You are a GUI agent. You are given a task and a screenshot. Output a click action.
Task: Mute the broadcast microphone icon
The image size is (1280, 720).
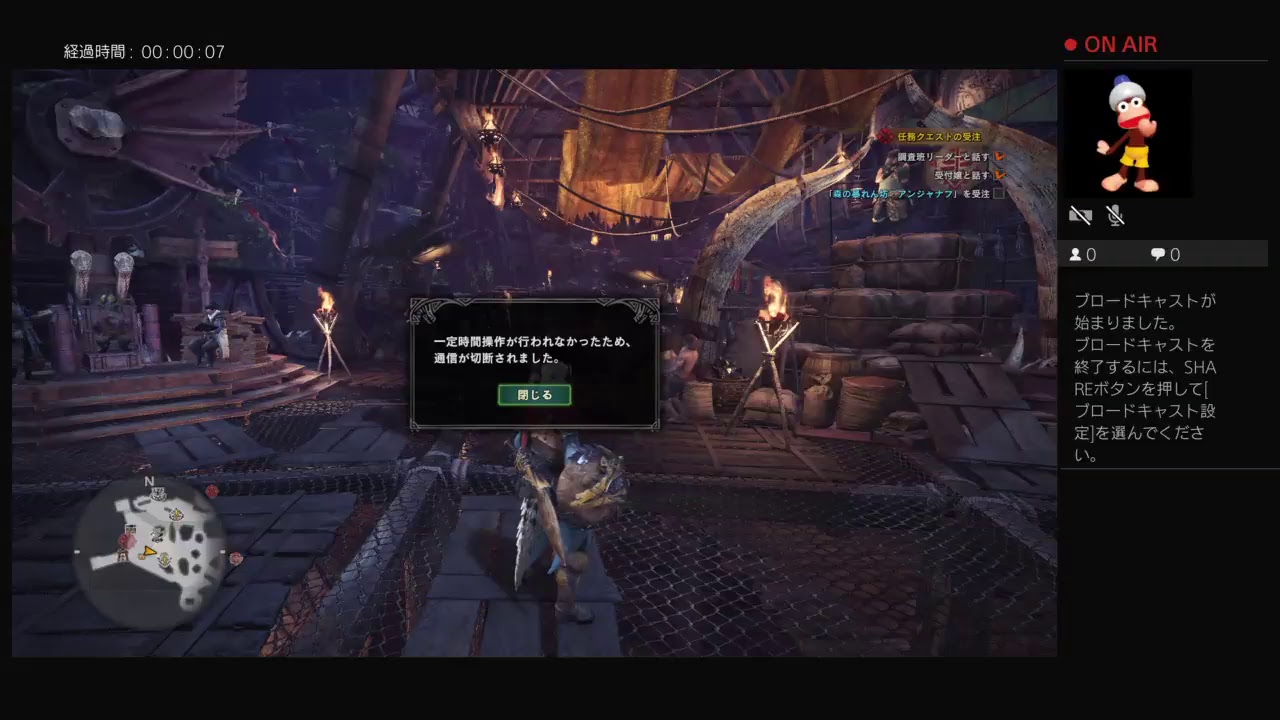pyautogui.click(x=1113, y=215)
